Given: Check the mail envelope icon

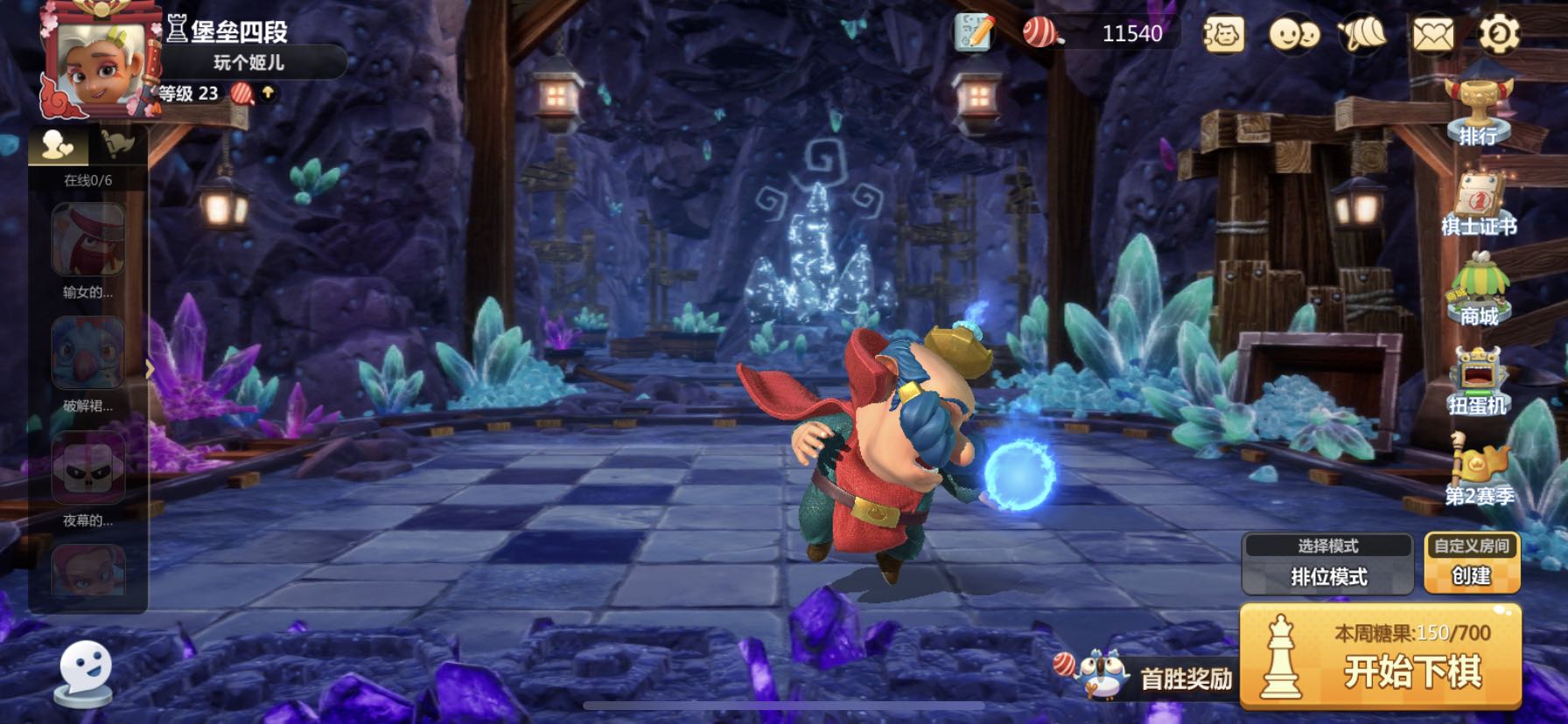Looking at the screenshot, I should [x=1432, y=35].
